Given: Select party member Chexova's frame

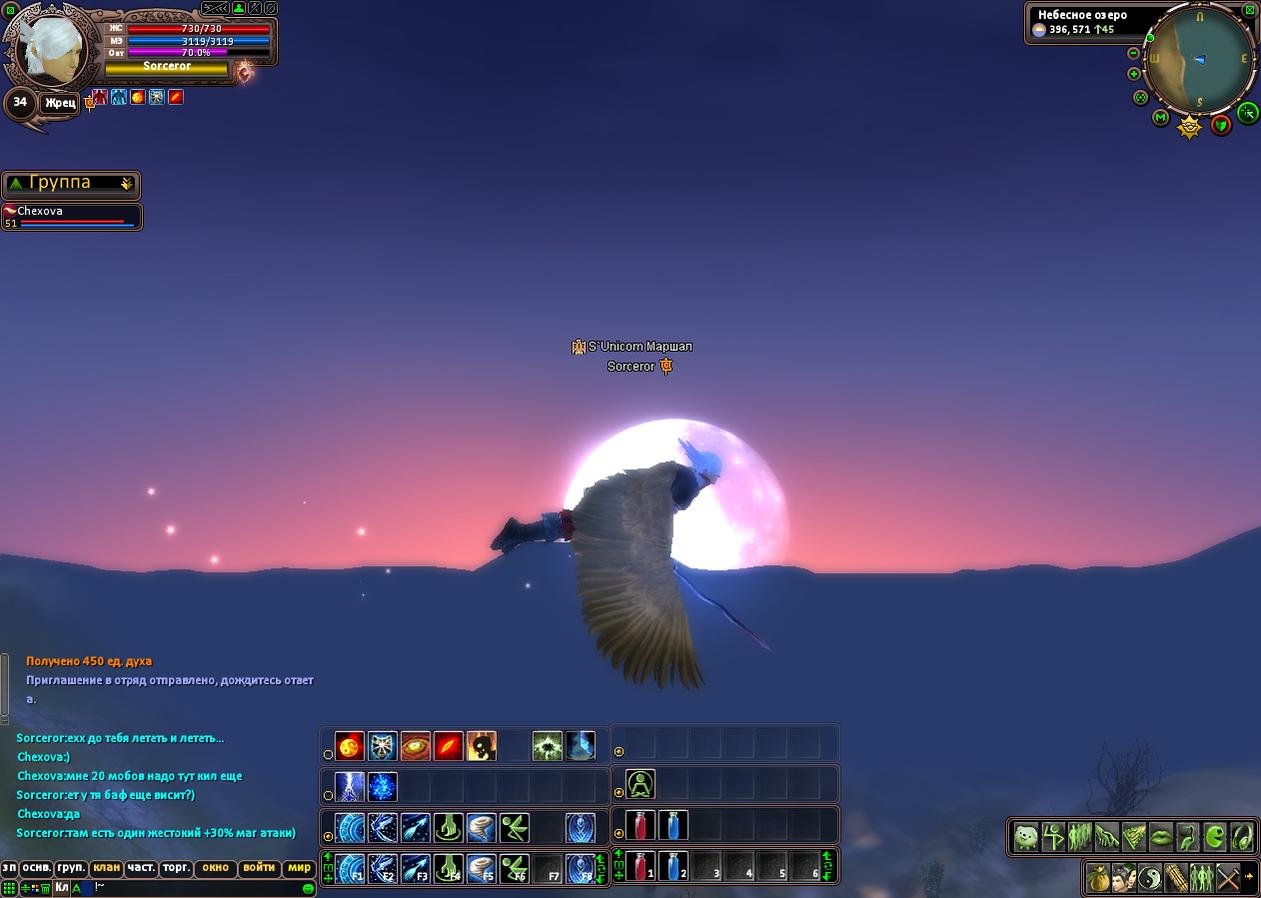Looking at the screenshot, I should coord(71,217).
